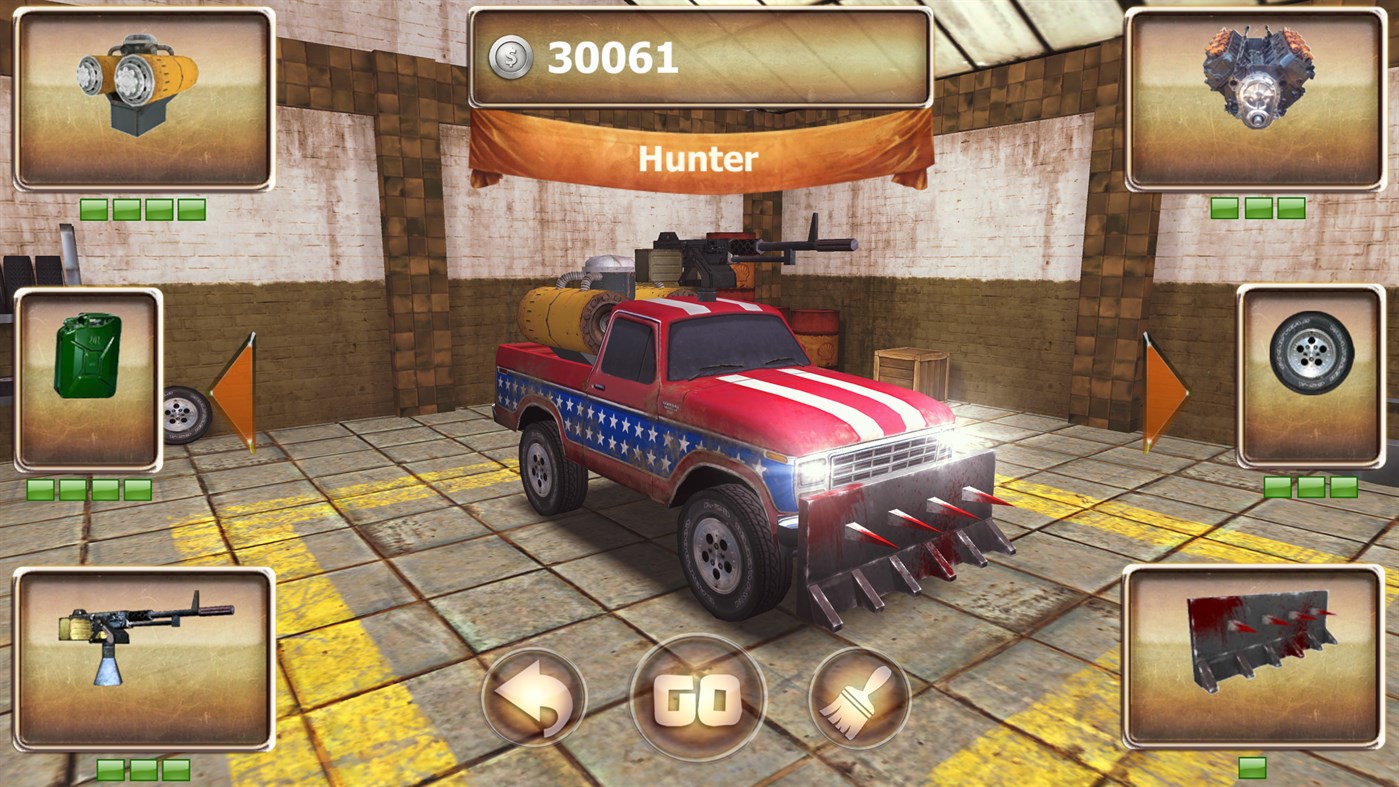Open the V8 engine upgrade slot
Screen dimensions: 1399x787
click(1255, 95)
